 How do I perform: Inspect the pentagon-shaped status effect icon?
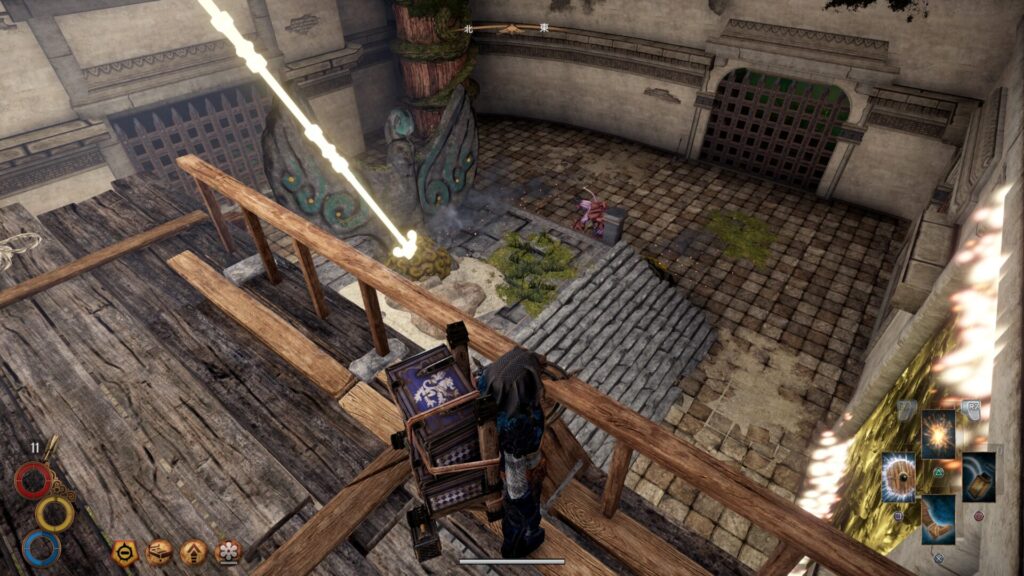125,552
